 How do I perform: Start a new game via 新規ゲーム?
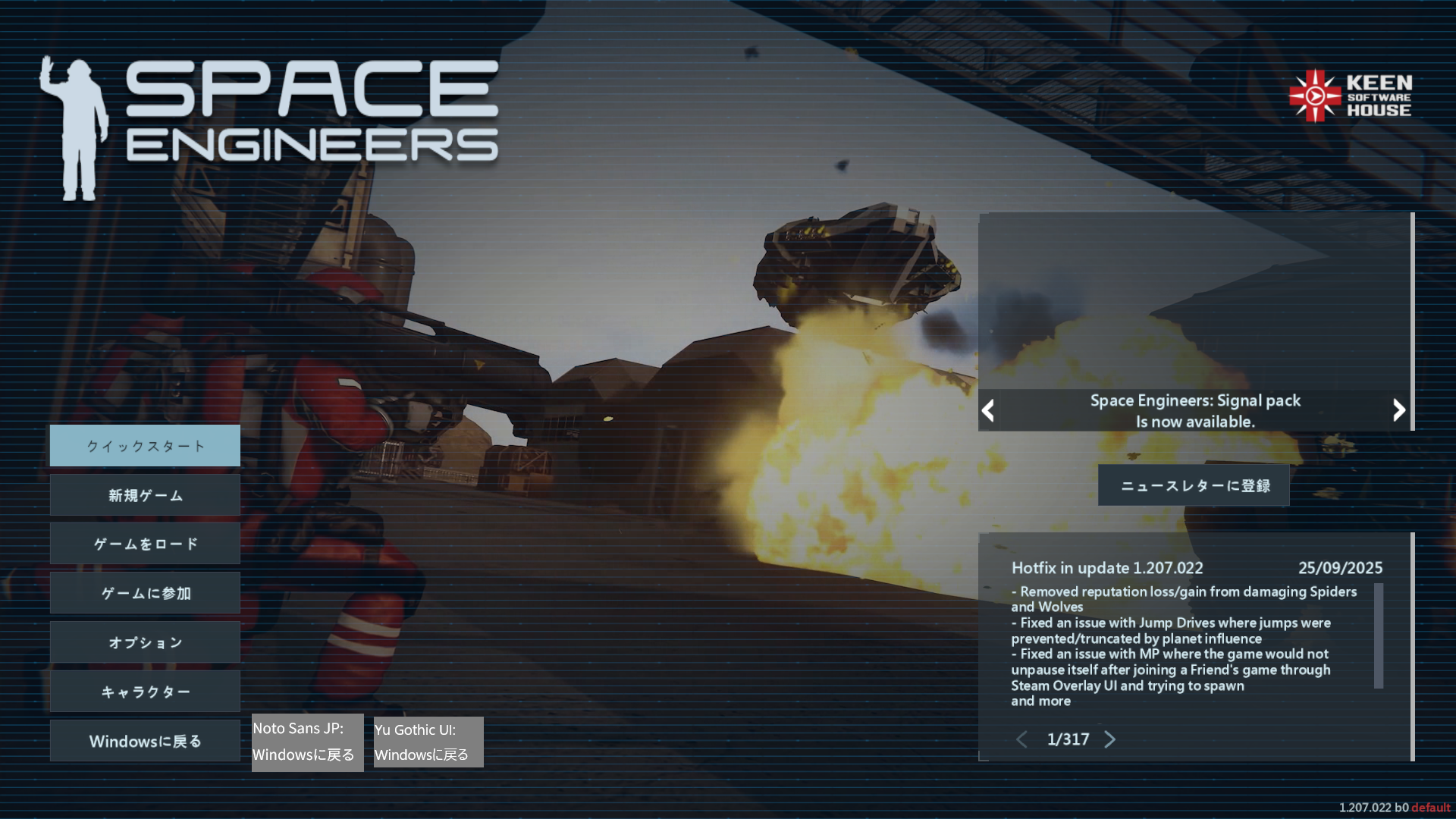click(x=145, y=495)
